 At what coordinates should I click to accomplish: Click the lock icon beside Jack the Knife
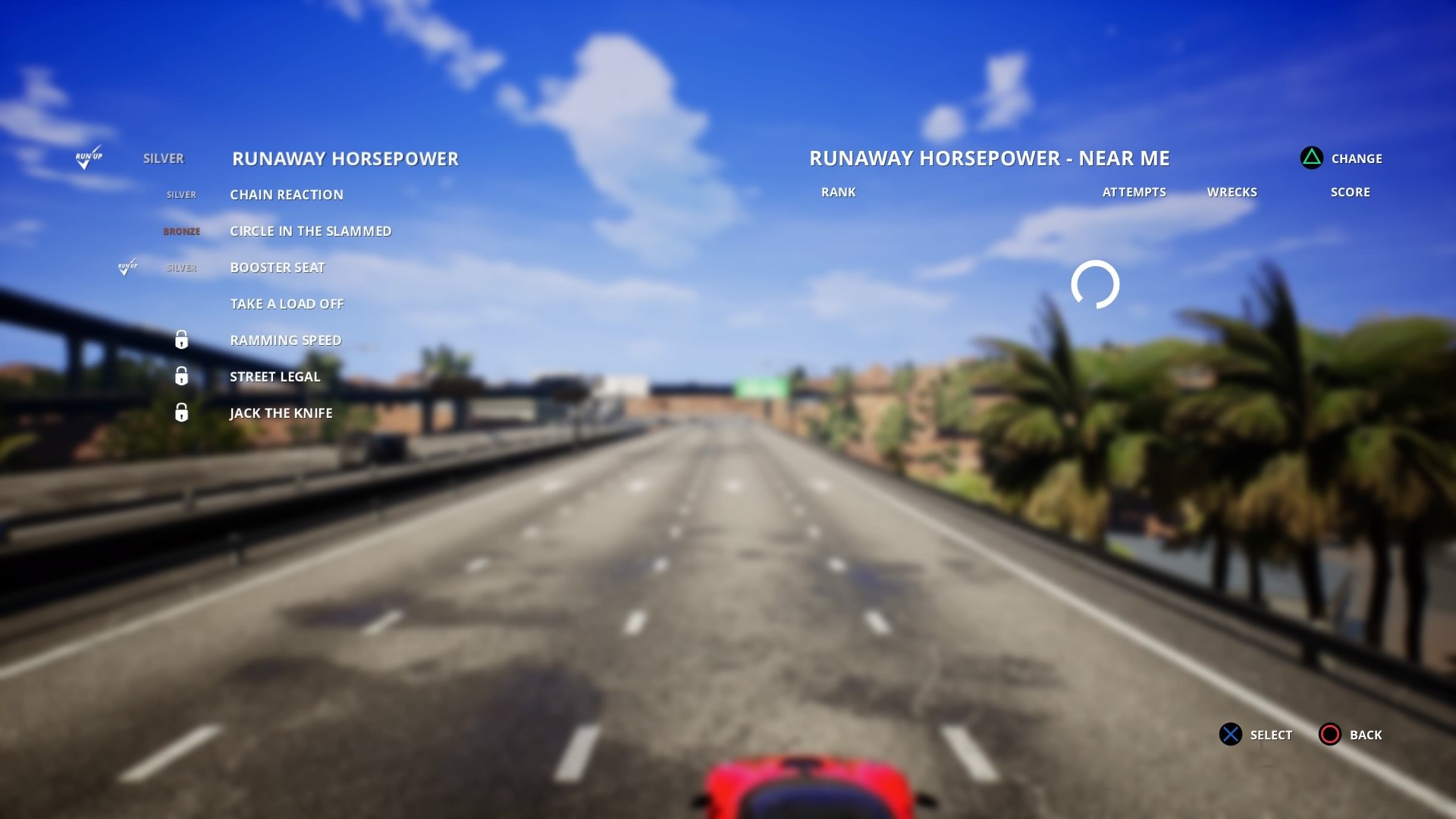[182, 413]
